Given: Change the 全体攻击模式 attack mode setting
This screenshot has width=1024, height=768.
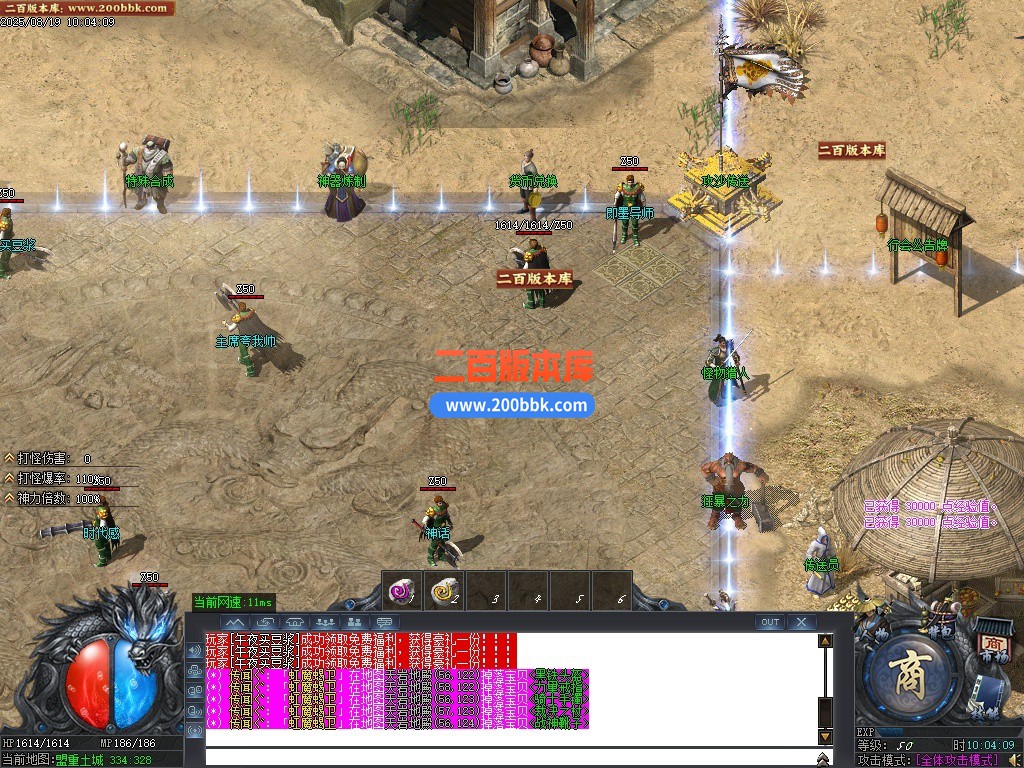Looking at the screenshot, I should [955, 760].
